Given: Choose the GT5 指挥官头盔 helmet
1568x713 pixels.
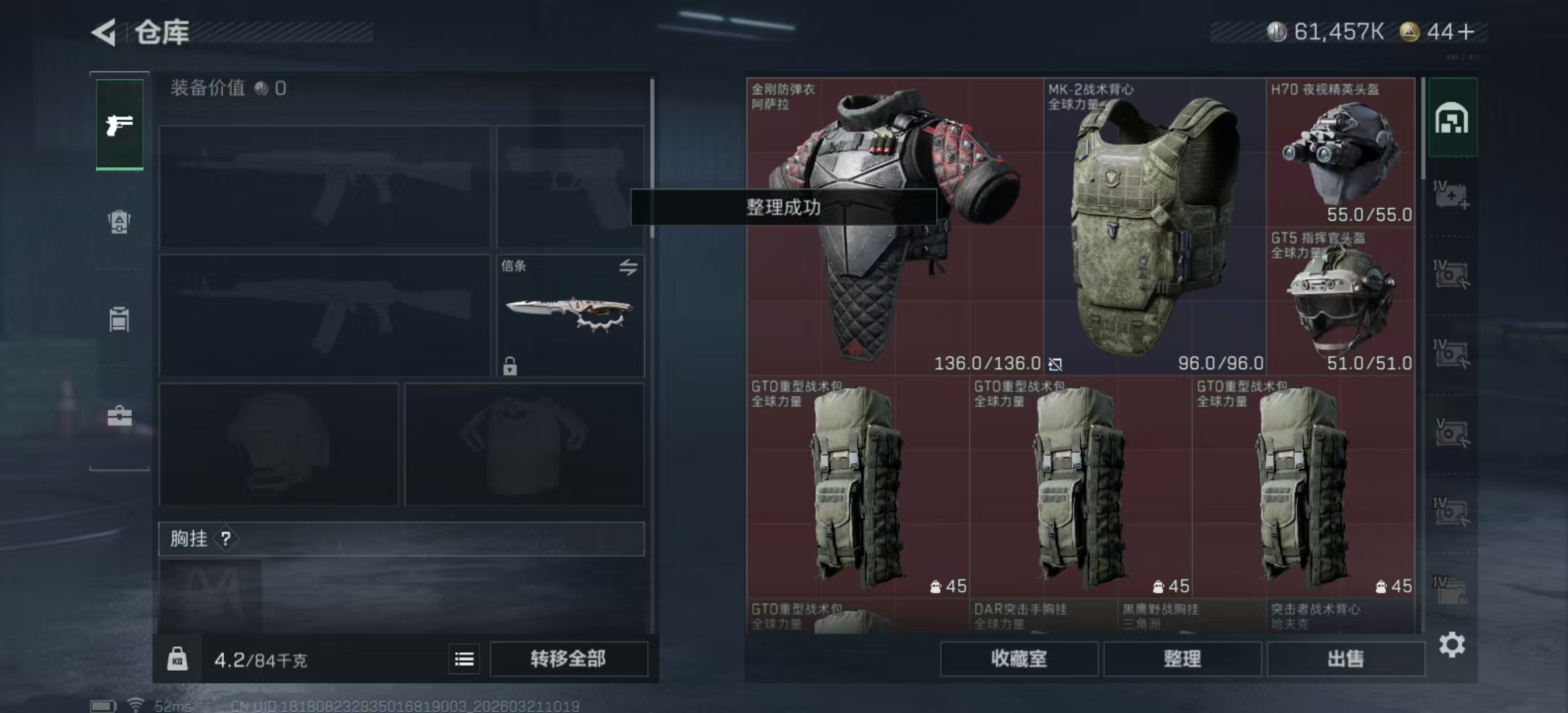Looking at the screenshot, I should coord(1340,301).
